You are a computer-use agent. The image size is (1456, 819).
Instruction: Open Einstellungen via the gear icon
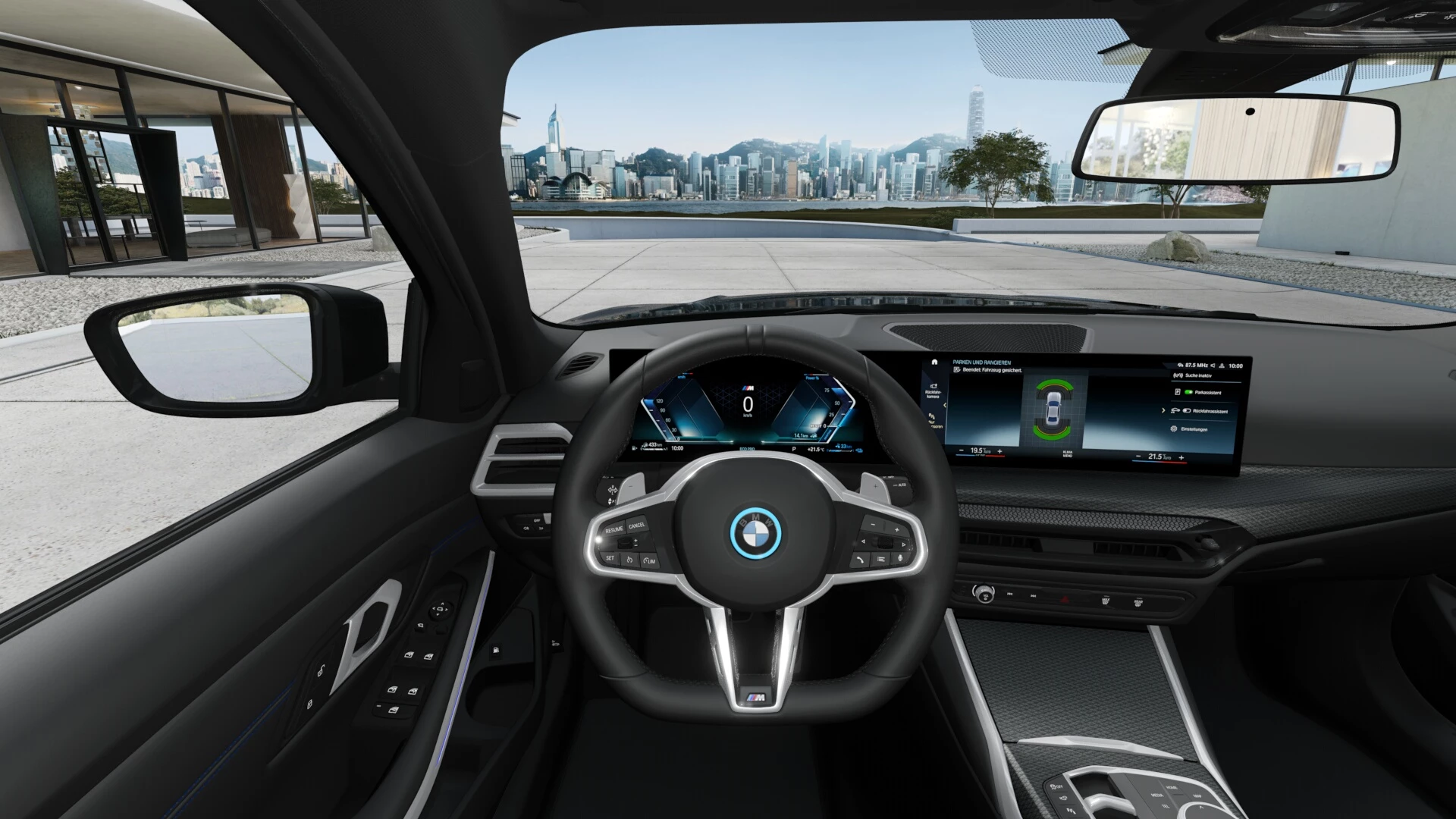pyautogui.click(x=1174, y=429)
